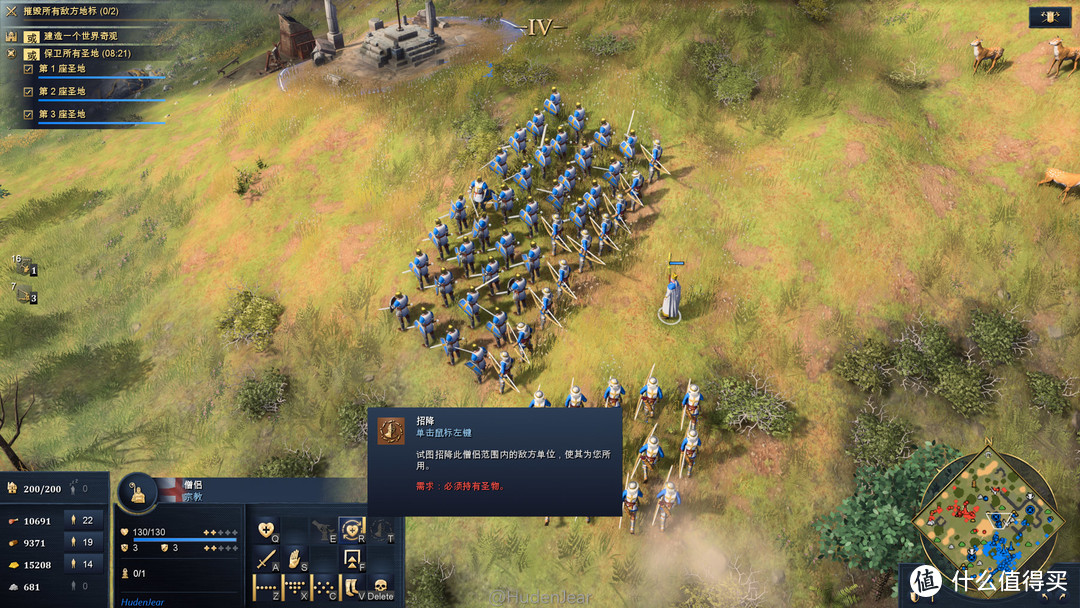Activate the monk's heal ability
1080x608 pixels.
pos(267,530)
